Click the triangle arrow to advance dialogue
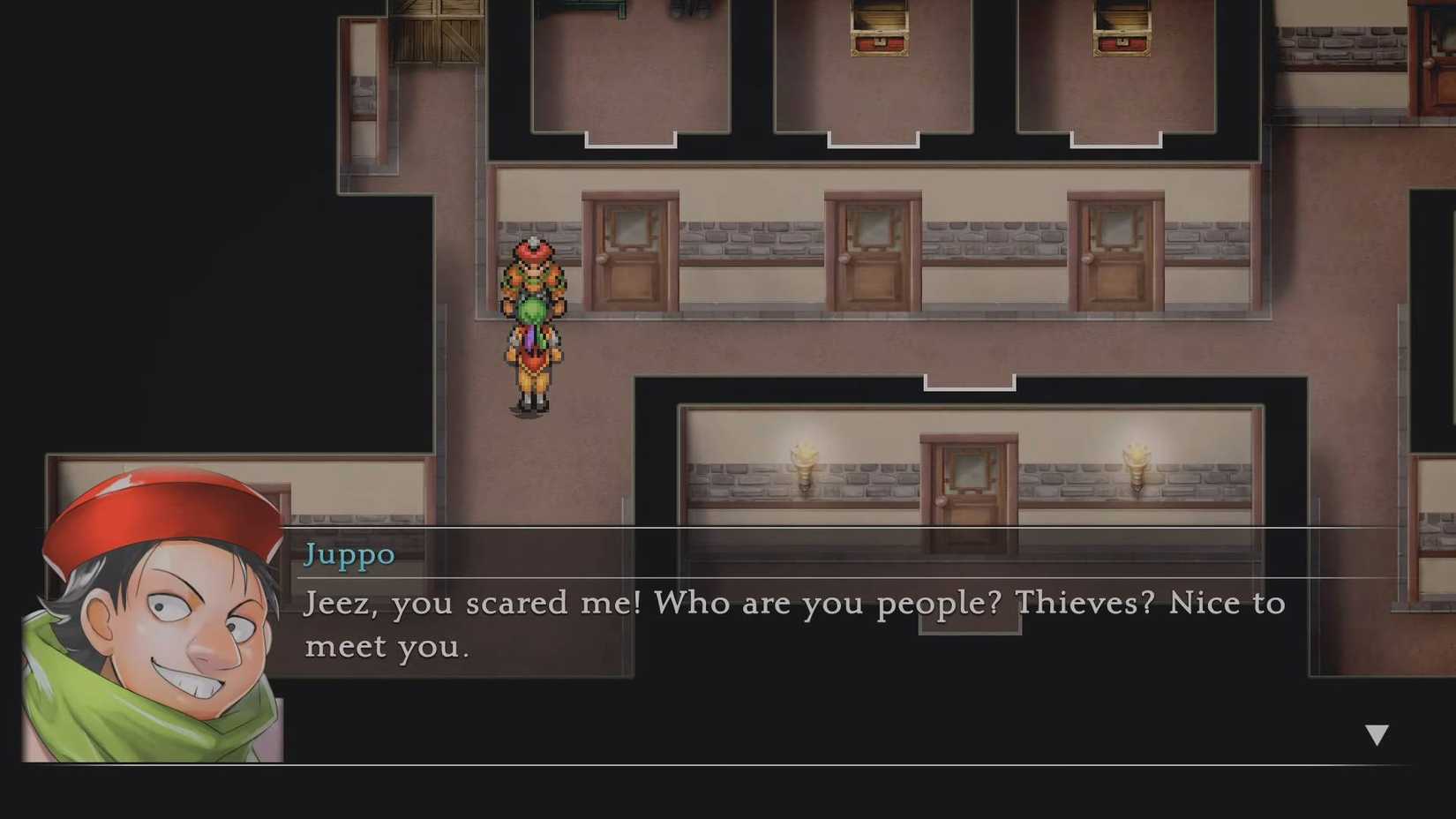Screen dimensions: 1456x819 click(x=1377, y=731)
